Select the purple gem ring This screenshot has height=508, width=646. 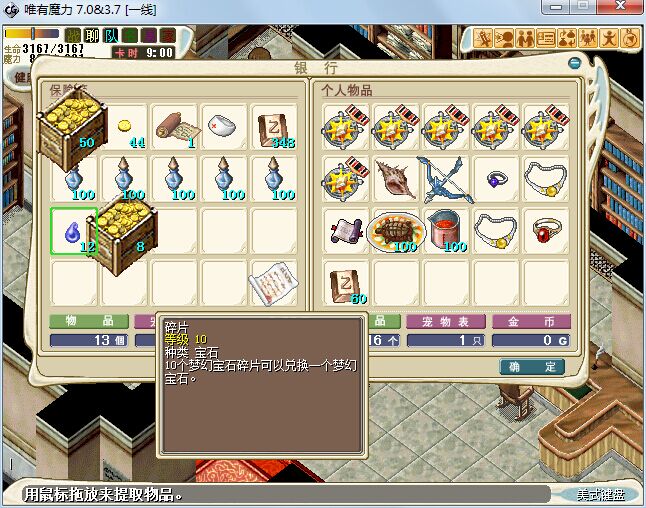point(496,178)
